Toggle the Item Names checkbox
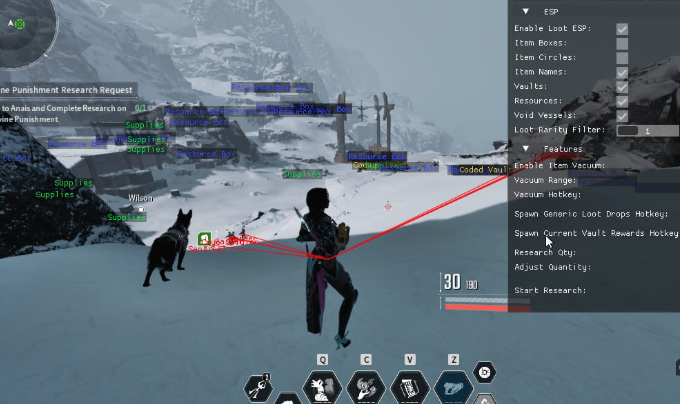680x404 pixels. (x=622, y=72)
